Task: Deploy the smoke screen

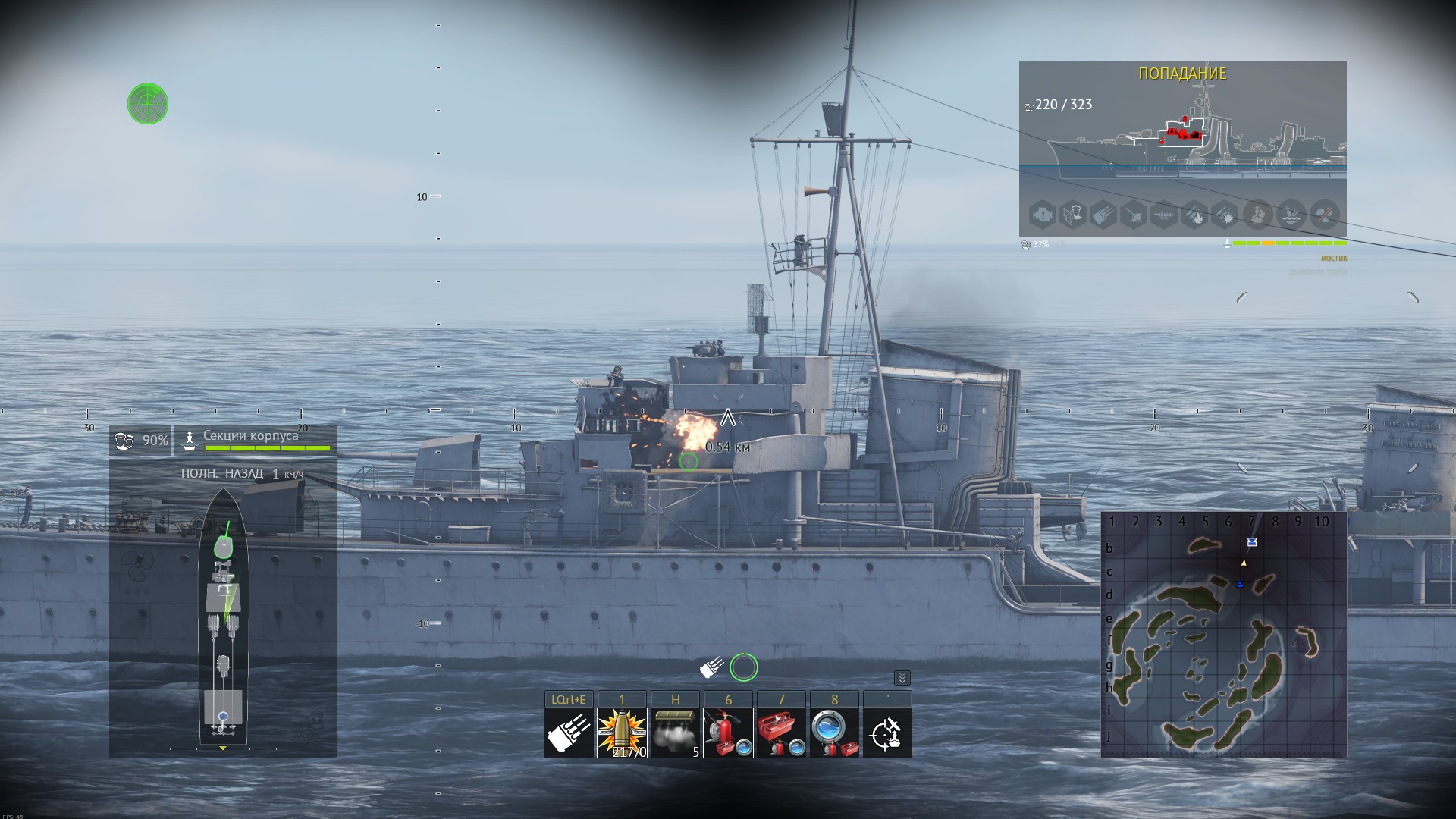Action: pos(675,733)
